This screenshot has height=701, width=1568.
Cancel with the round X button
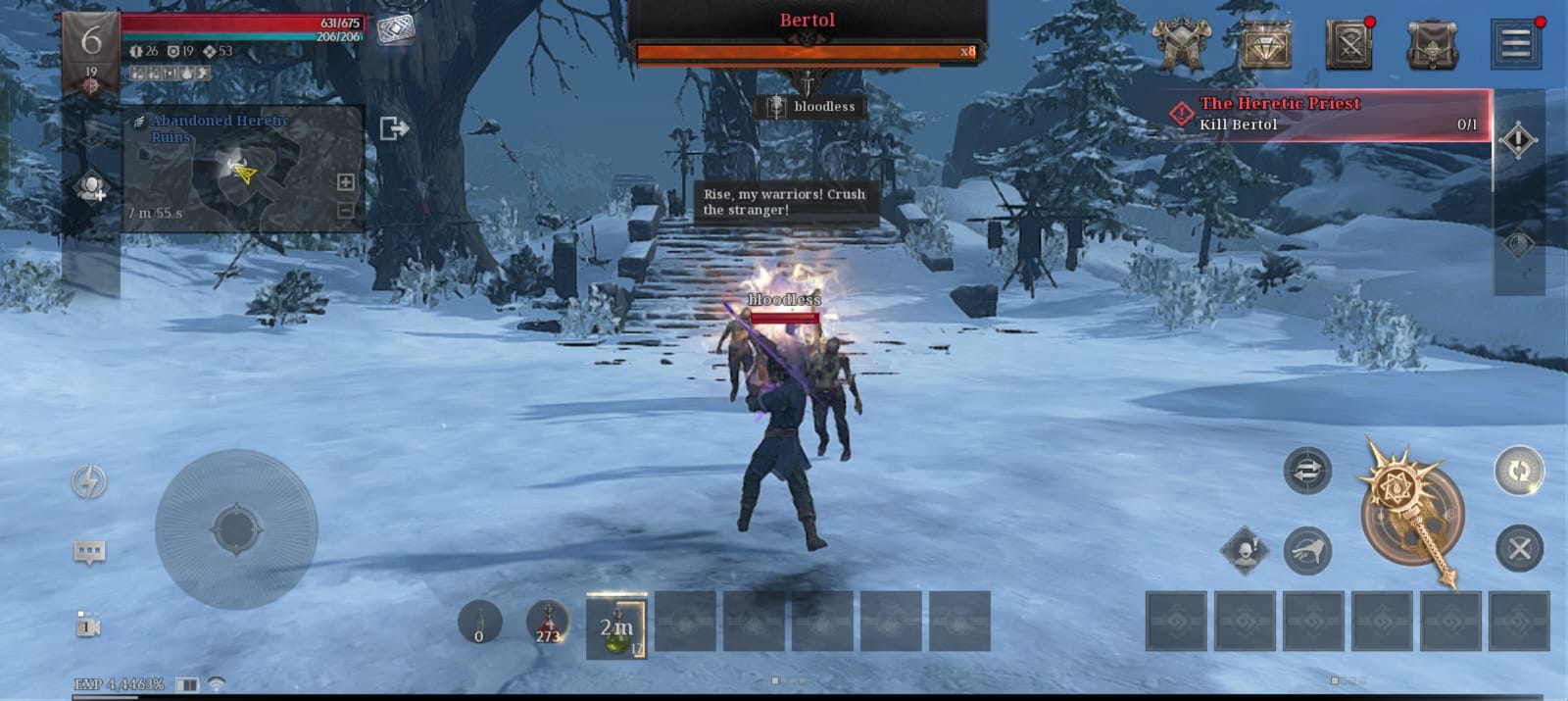(1519, 548)
